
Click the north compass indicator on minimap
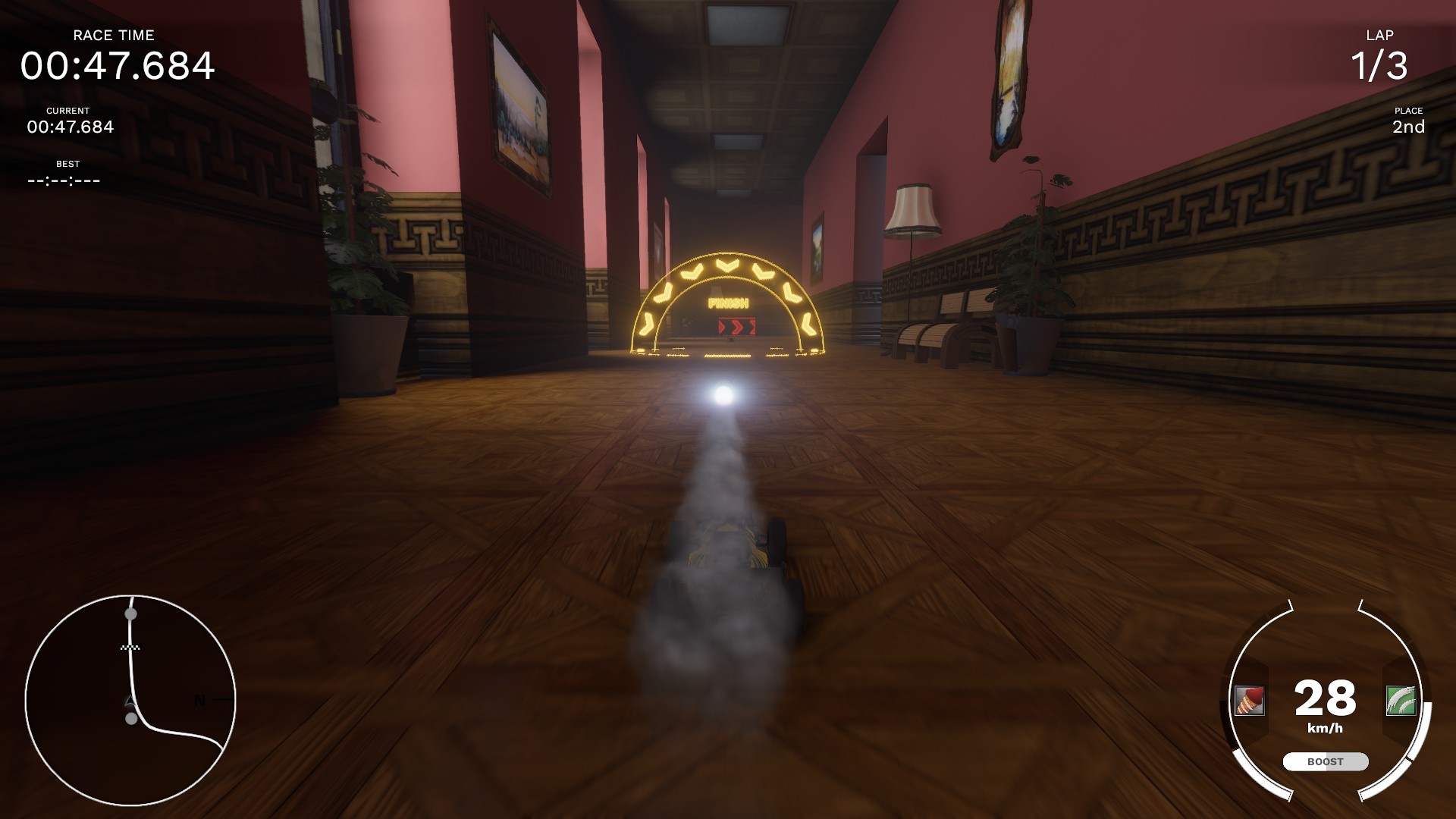[200, 699]
